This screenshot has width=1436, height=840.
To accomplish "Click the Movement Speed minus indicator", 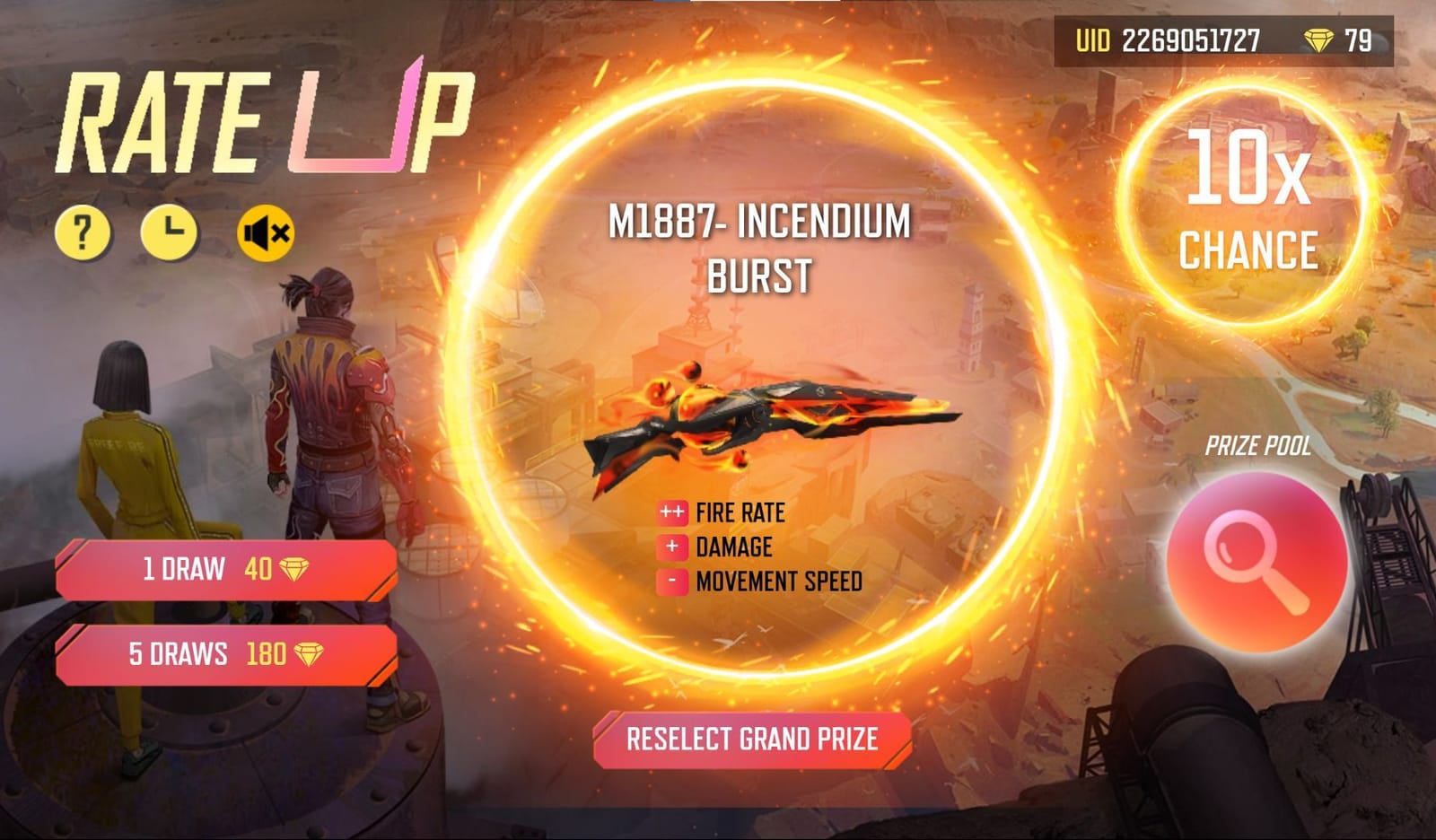I will click(x=671, y=580).
